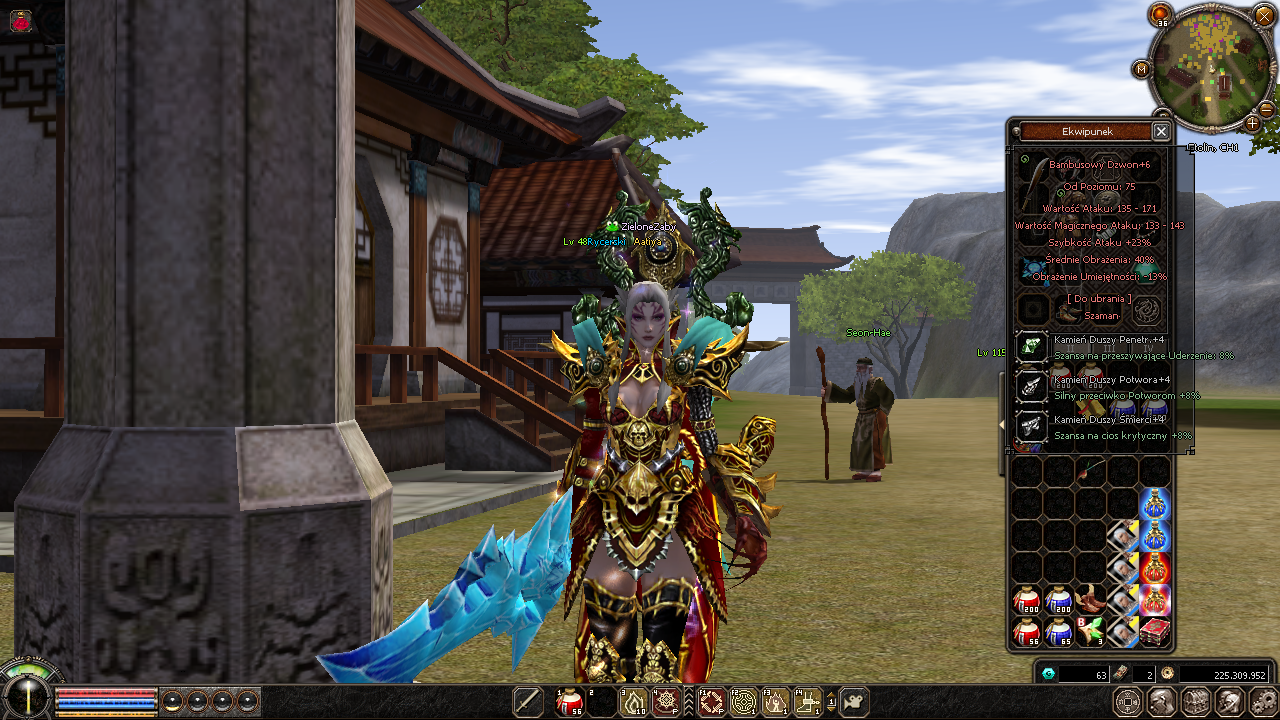The height and width of the screenshot is (720, 1280).
Task: Close the Ekwipunek inventory window
Action: point(1161,131)
